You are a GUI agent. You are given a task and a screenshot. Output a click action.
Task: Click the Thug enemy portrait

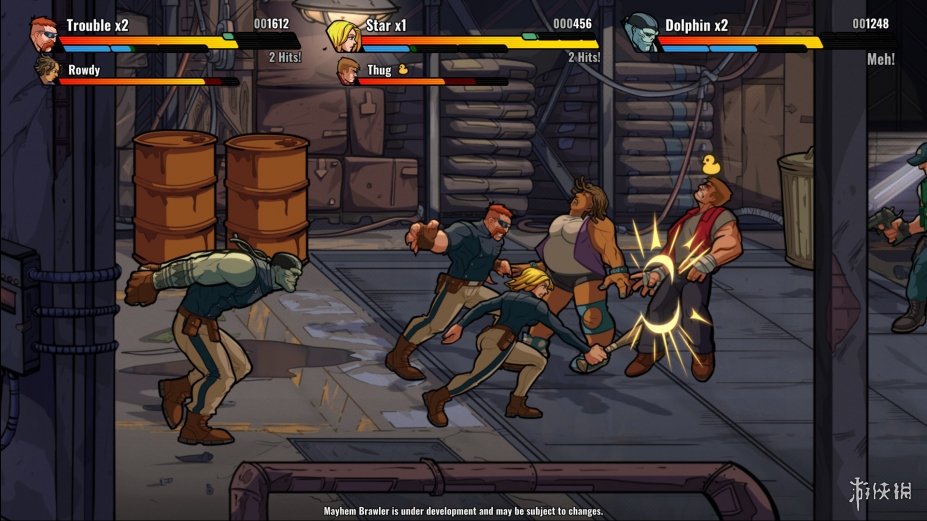348,71
